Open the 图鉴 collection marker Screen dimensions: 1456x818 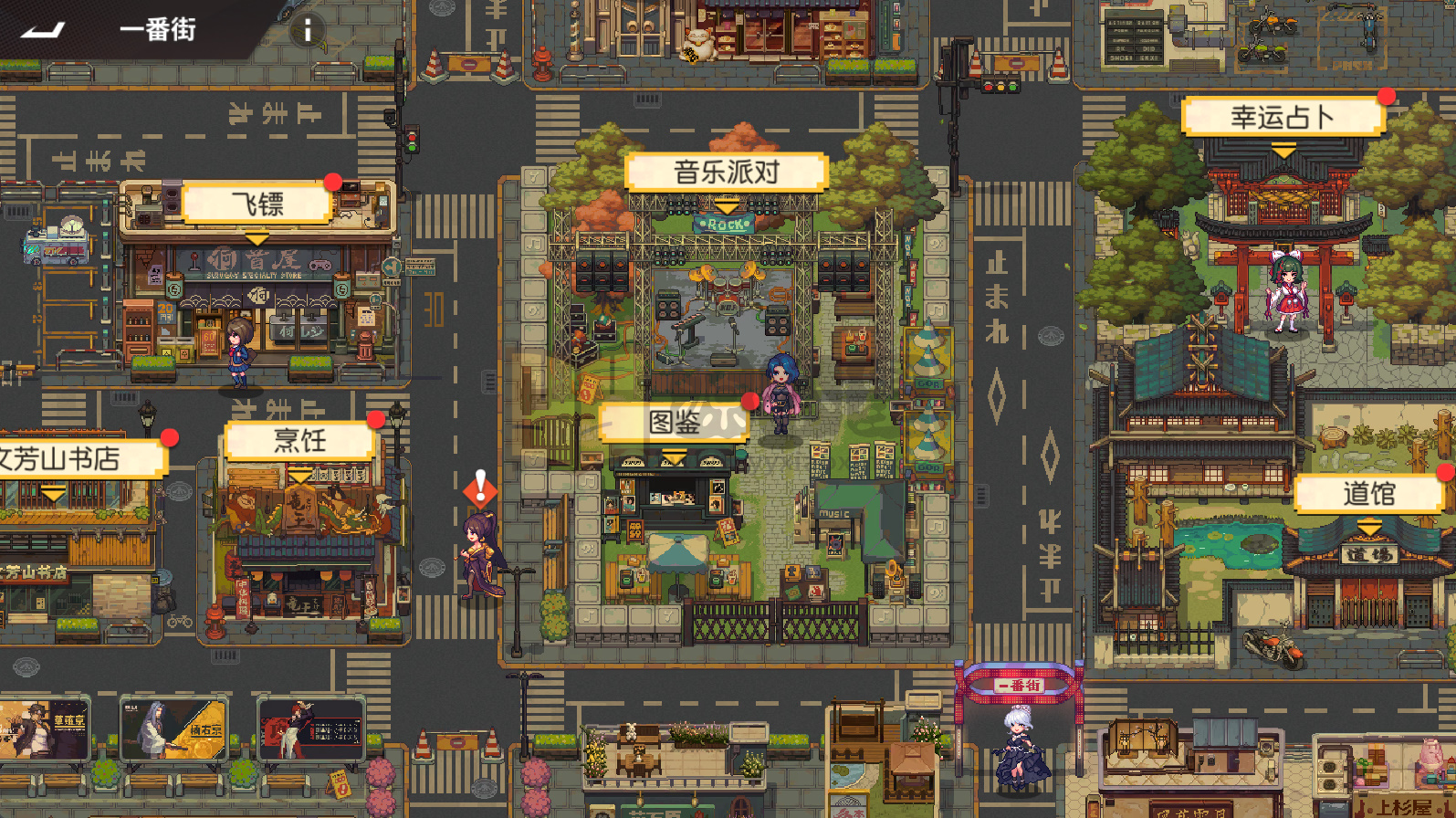676,423
